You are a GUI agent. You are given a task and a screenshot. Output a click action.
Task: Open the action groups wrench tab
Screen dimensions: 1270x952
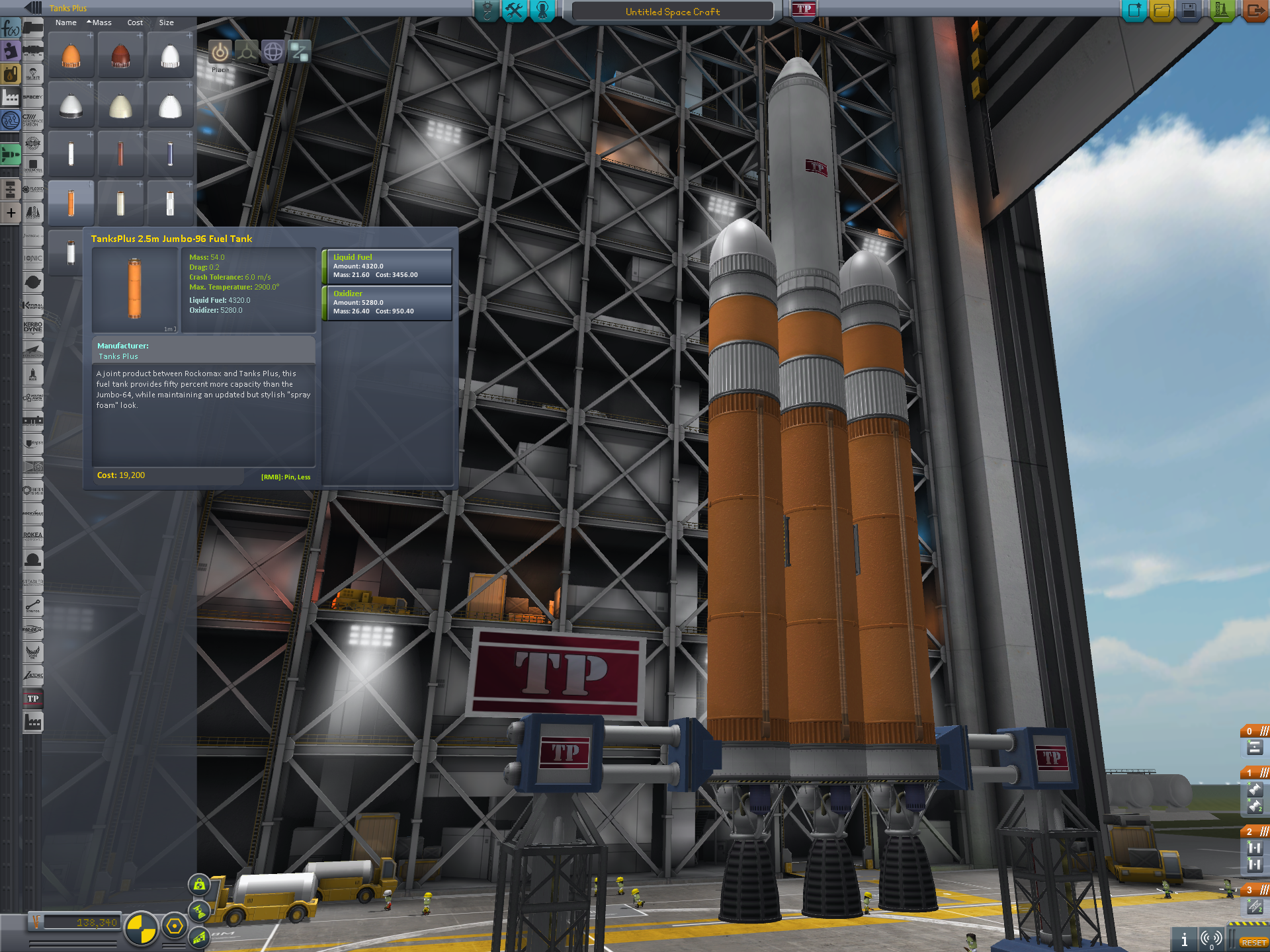coord(514,11)
